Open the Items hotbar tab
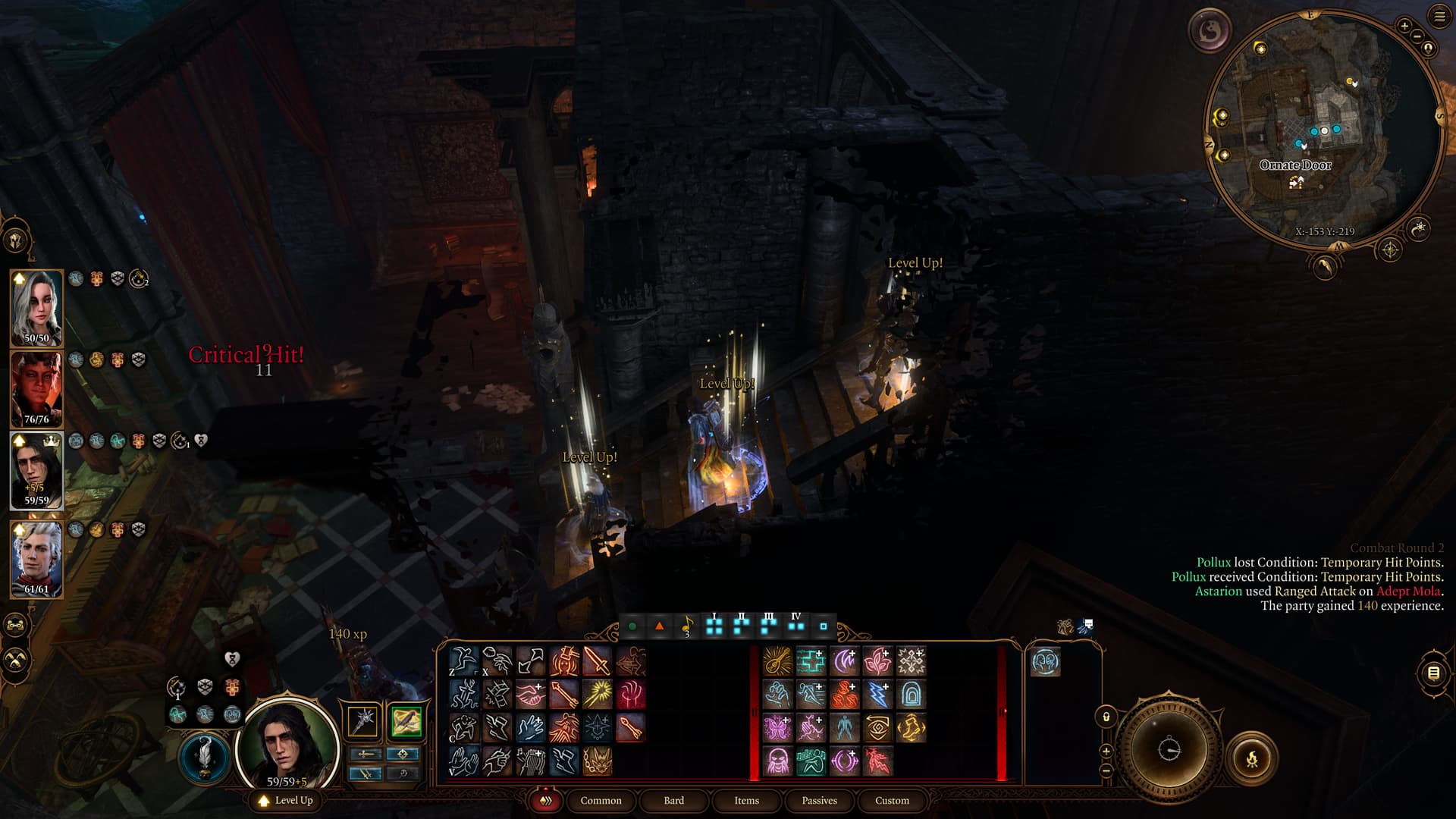The image size is (1456, 819). tap(746, 800)
